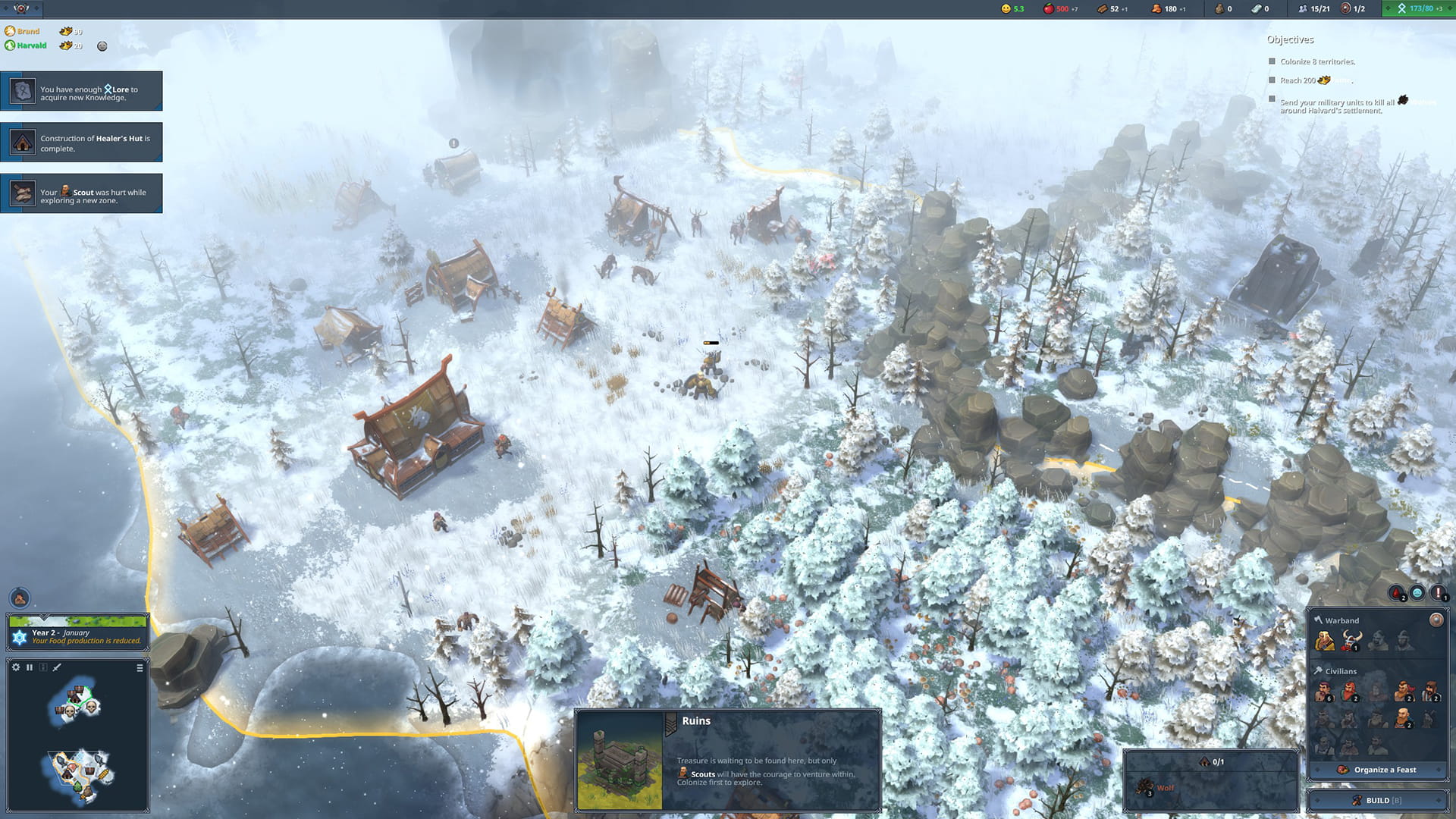Image resolution: width=1456 pixels, height=819 pixels.
Task: Open the Lore knowledge notification
Action: 81,92
